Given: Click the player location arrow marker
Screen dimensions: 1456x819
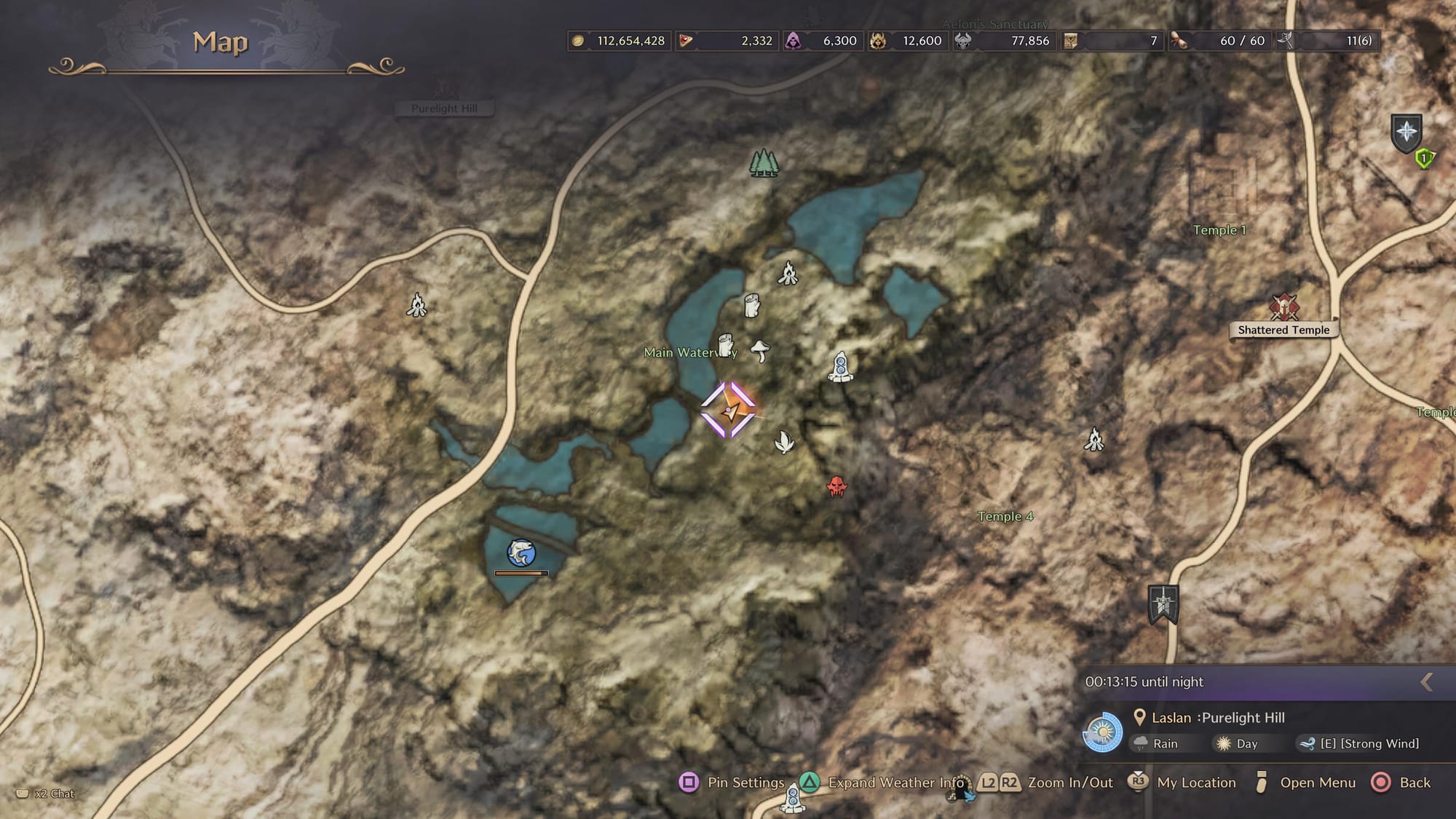Looking at the screenshot, I should (x=729, y=411).
